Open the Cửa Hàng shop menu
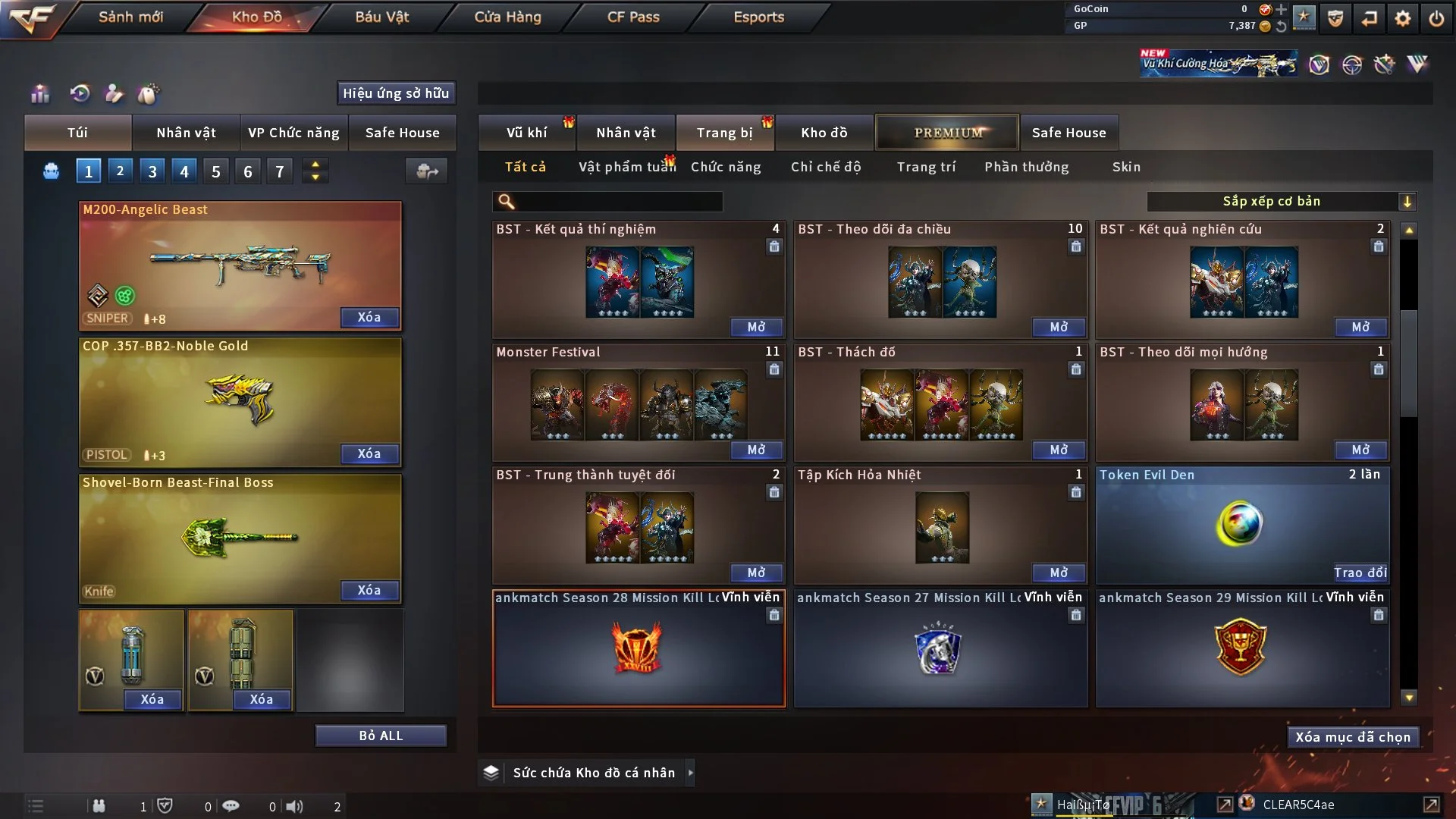This screenshot has height=819, width=1456. pyautogui.click(x=507, y=17)
